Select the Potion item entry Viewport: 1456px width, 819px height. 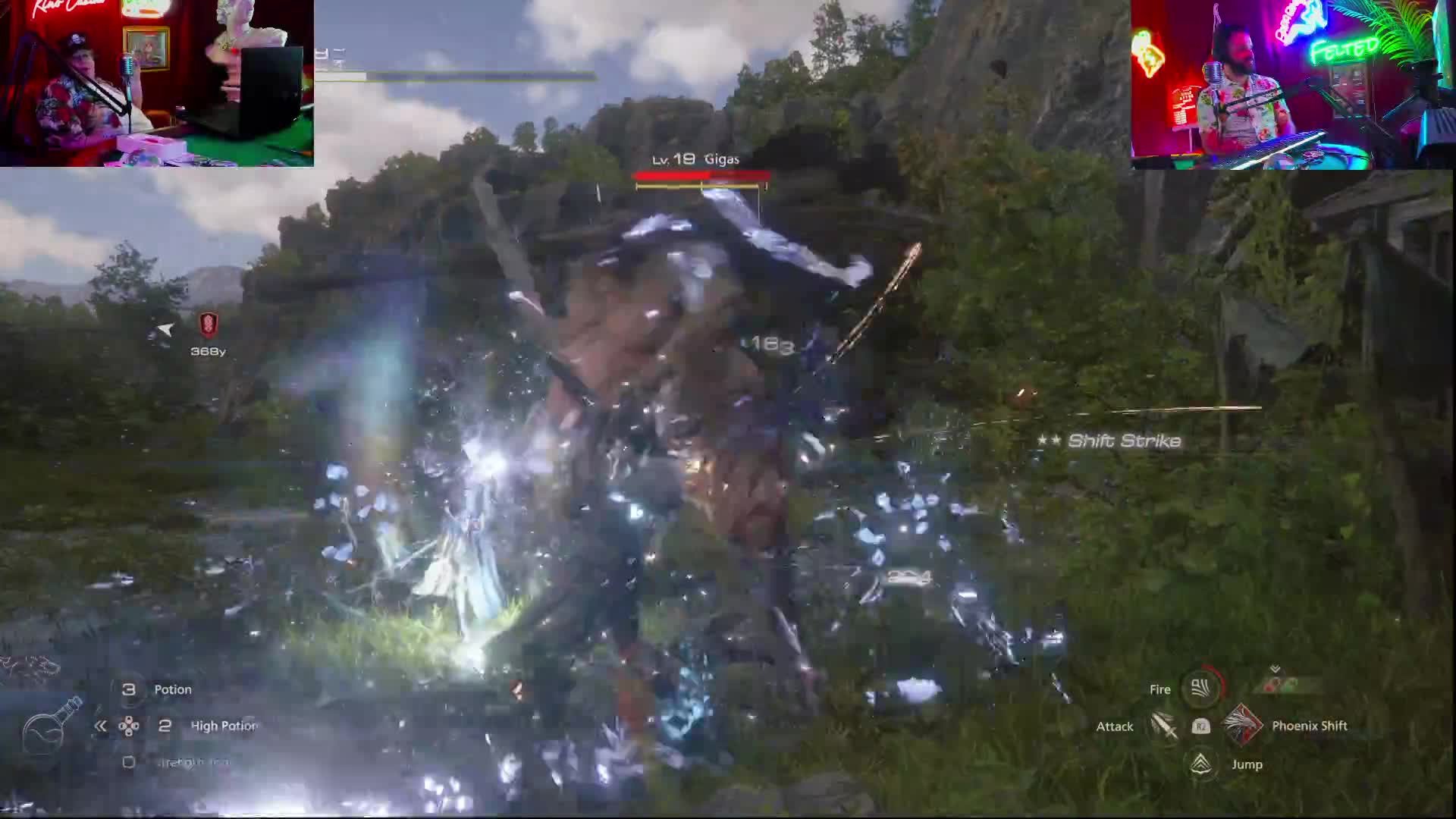pyautogui.click(x=172, y=689)
